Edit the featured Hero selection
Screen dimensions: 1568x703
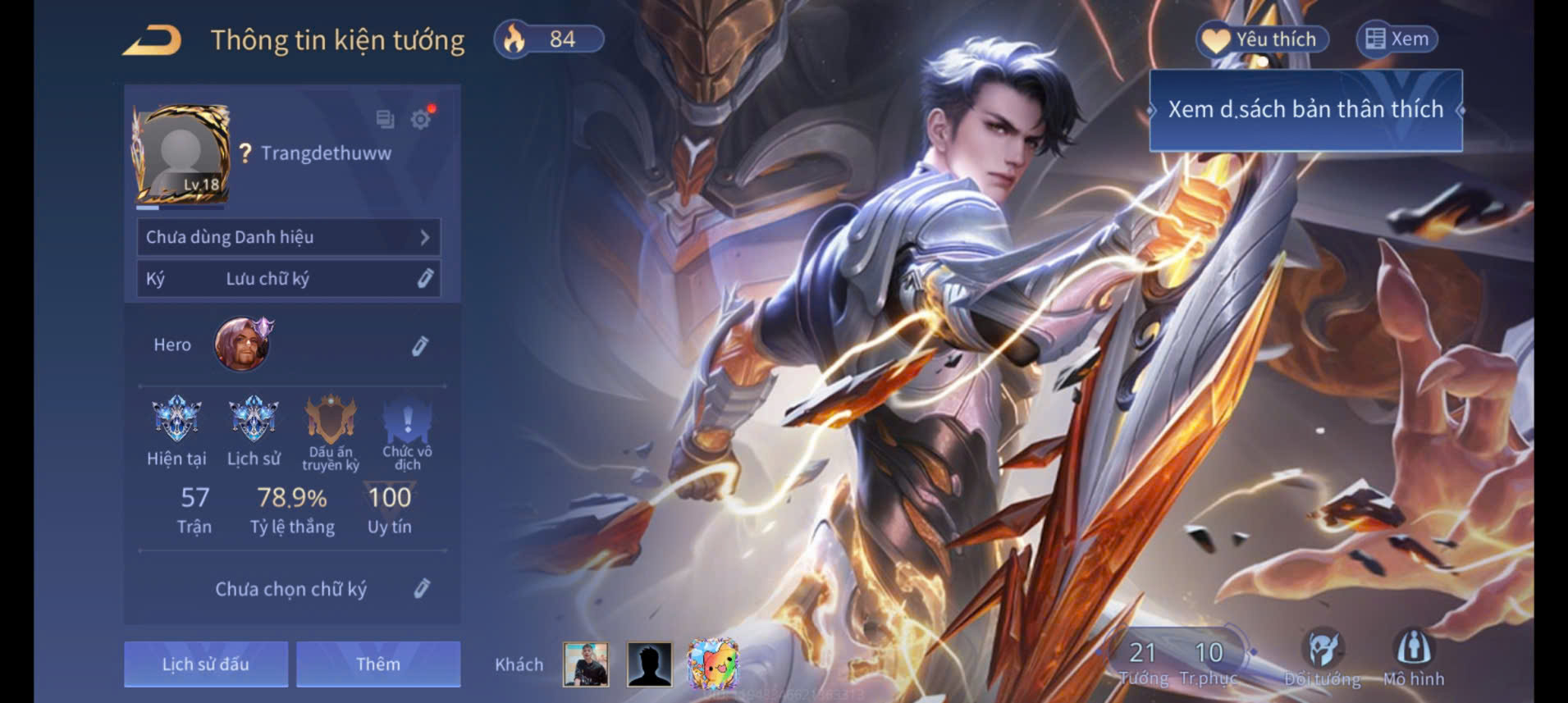pyautogui.click(x=419, y=346)
